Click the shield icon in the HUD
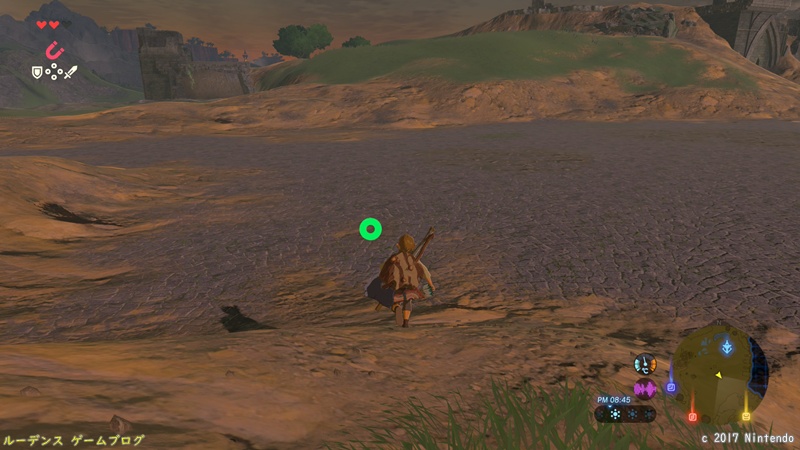This screenshot has width=800, height=450. point(38,72)
